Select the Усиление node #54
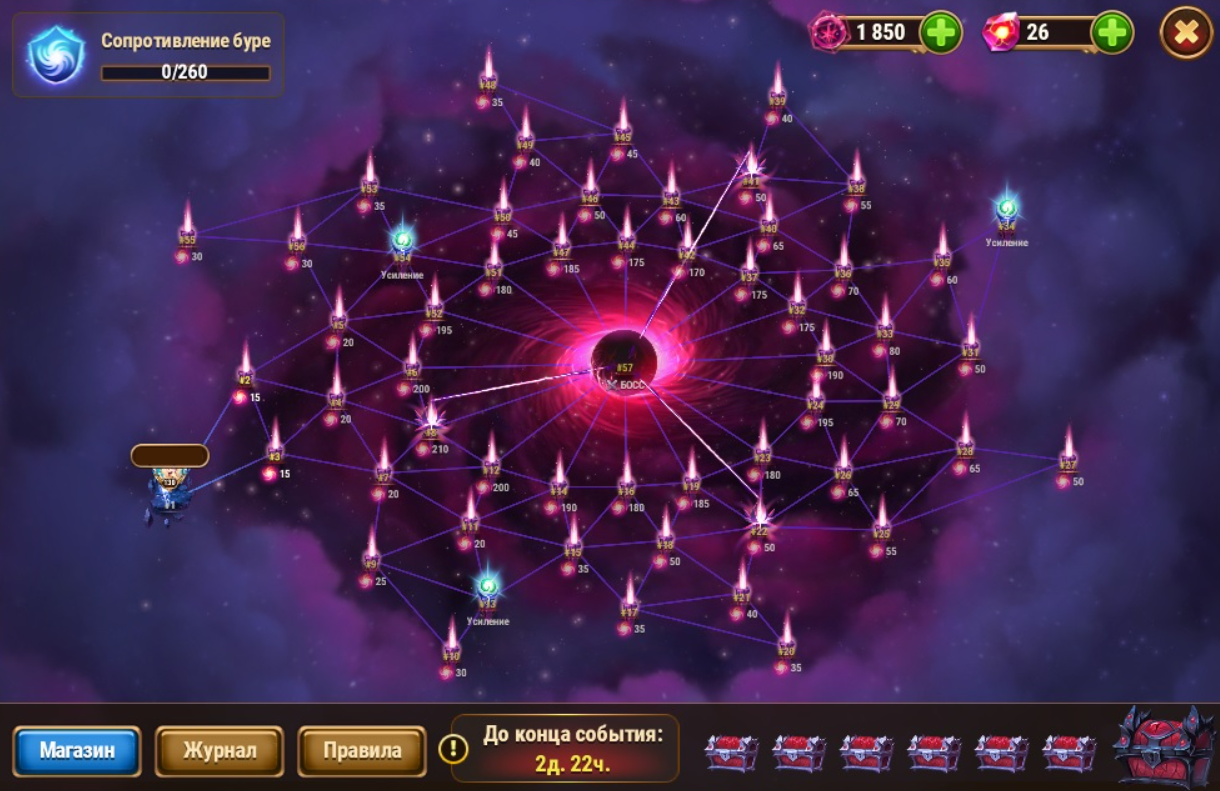The image size is (1220, 791). pos(402,243)
